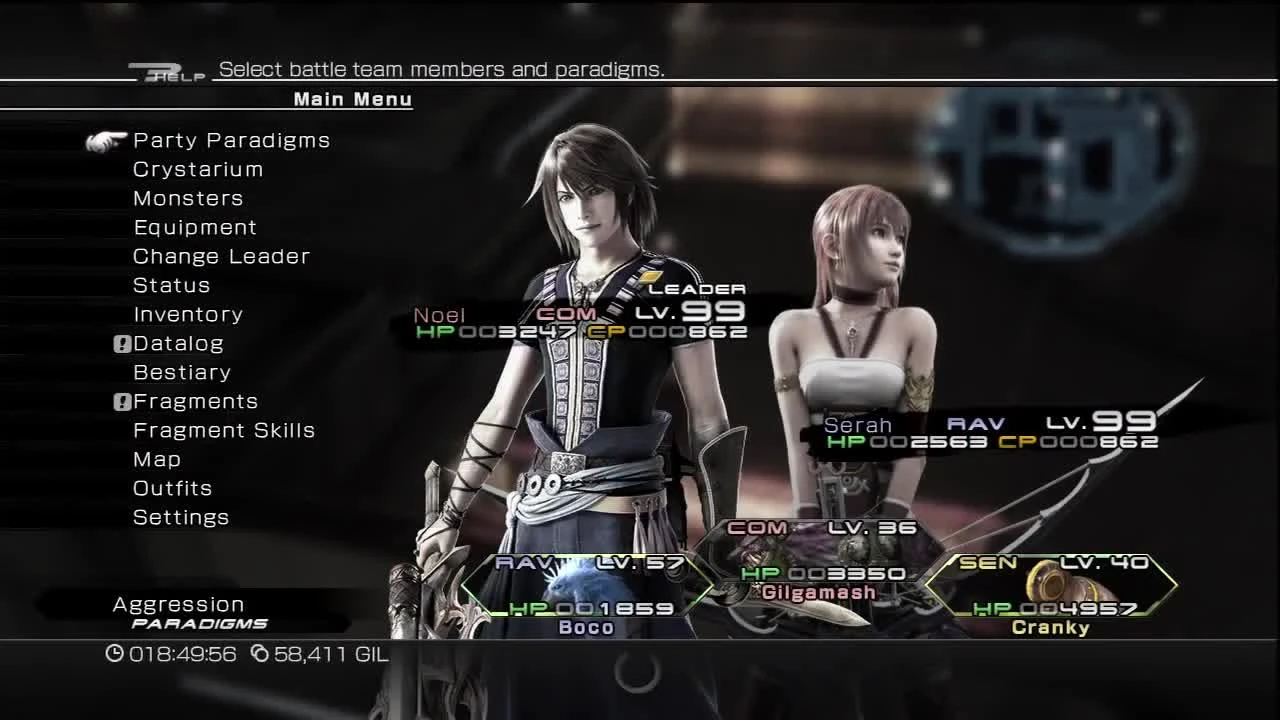Click the gil currency icon beside 58,411
1280x720 pixels.
[x=262, y=655]
